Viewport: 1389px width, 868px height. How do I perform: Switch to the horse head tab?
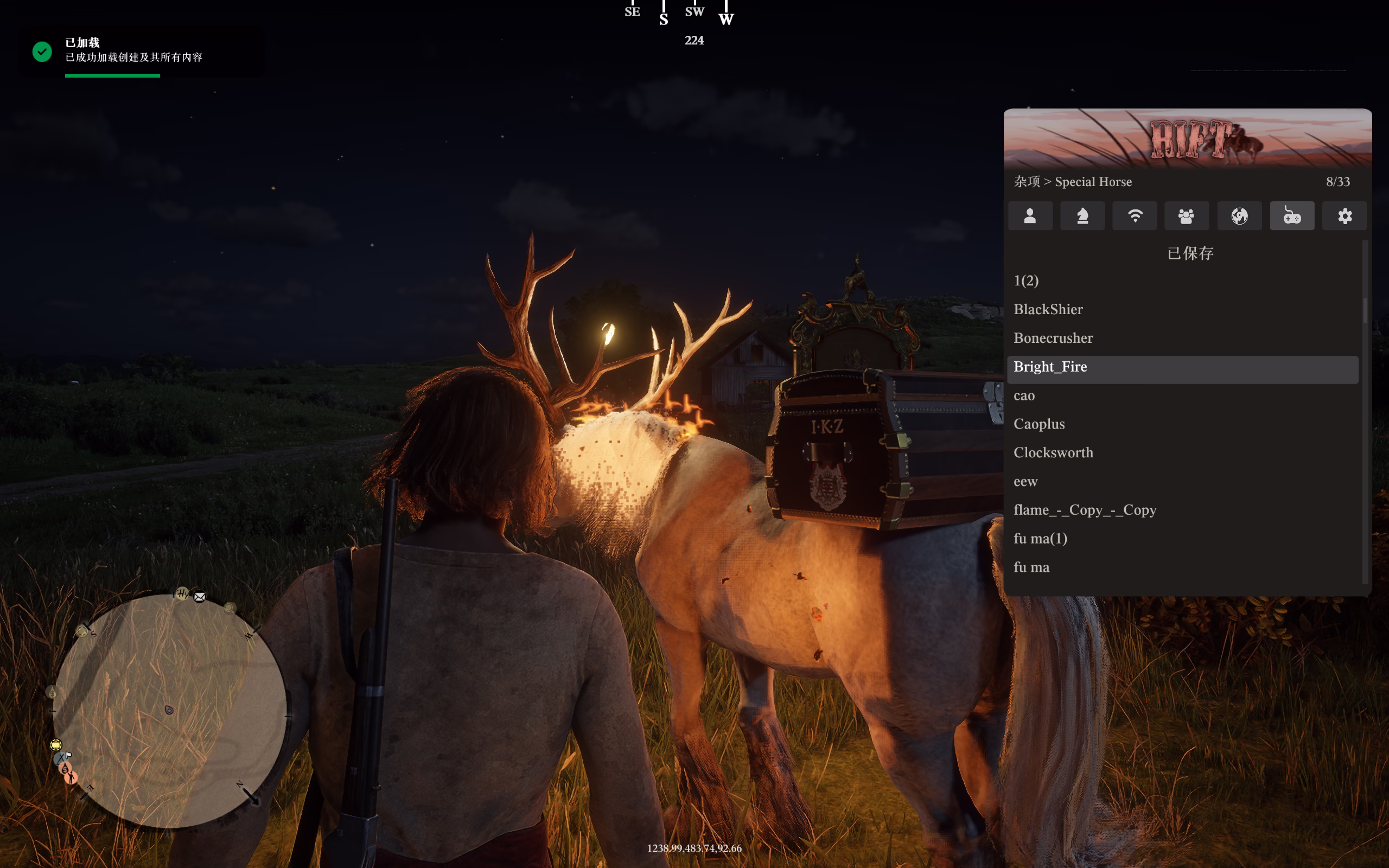(1082, 216)
